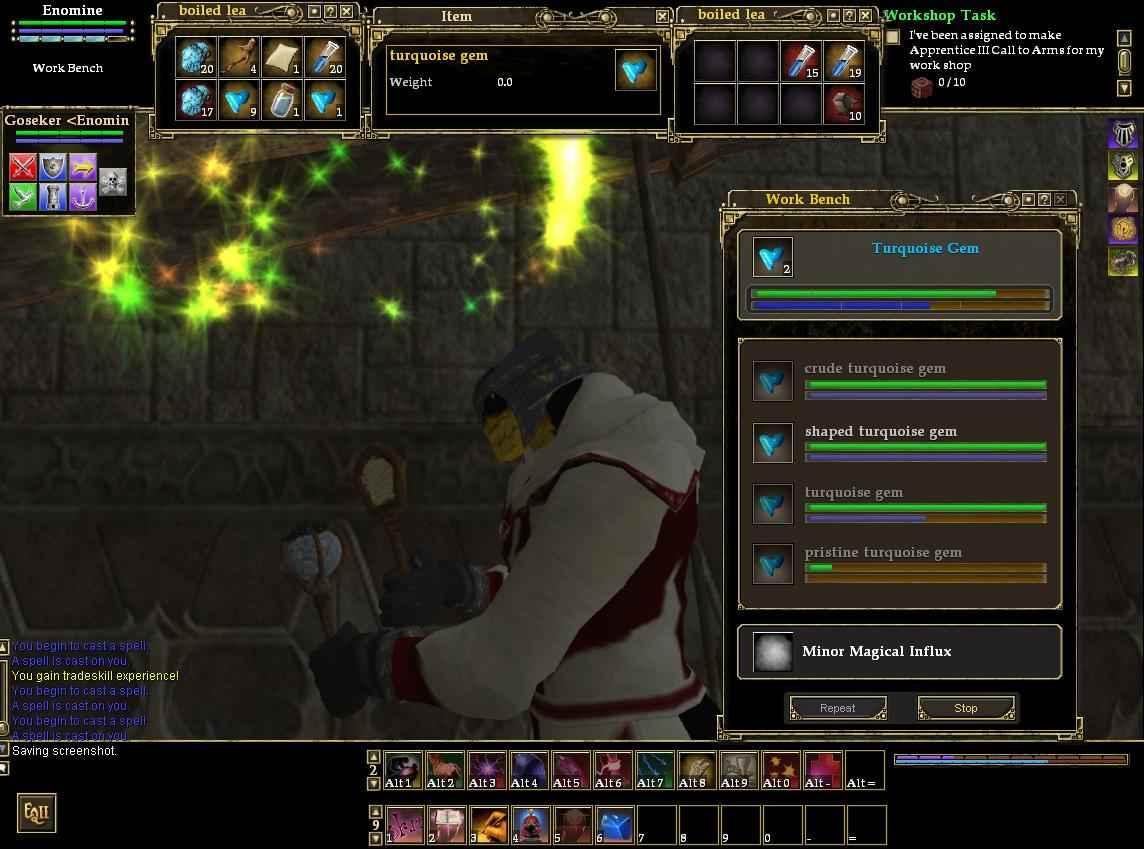This screenshot has width=1144, height=849.
Task: Open help for the Work Bench window
Action: pyautogui.click(x=1043, y=199)
